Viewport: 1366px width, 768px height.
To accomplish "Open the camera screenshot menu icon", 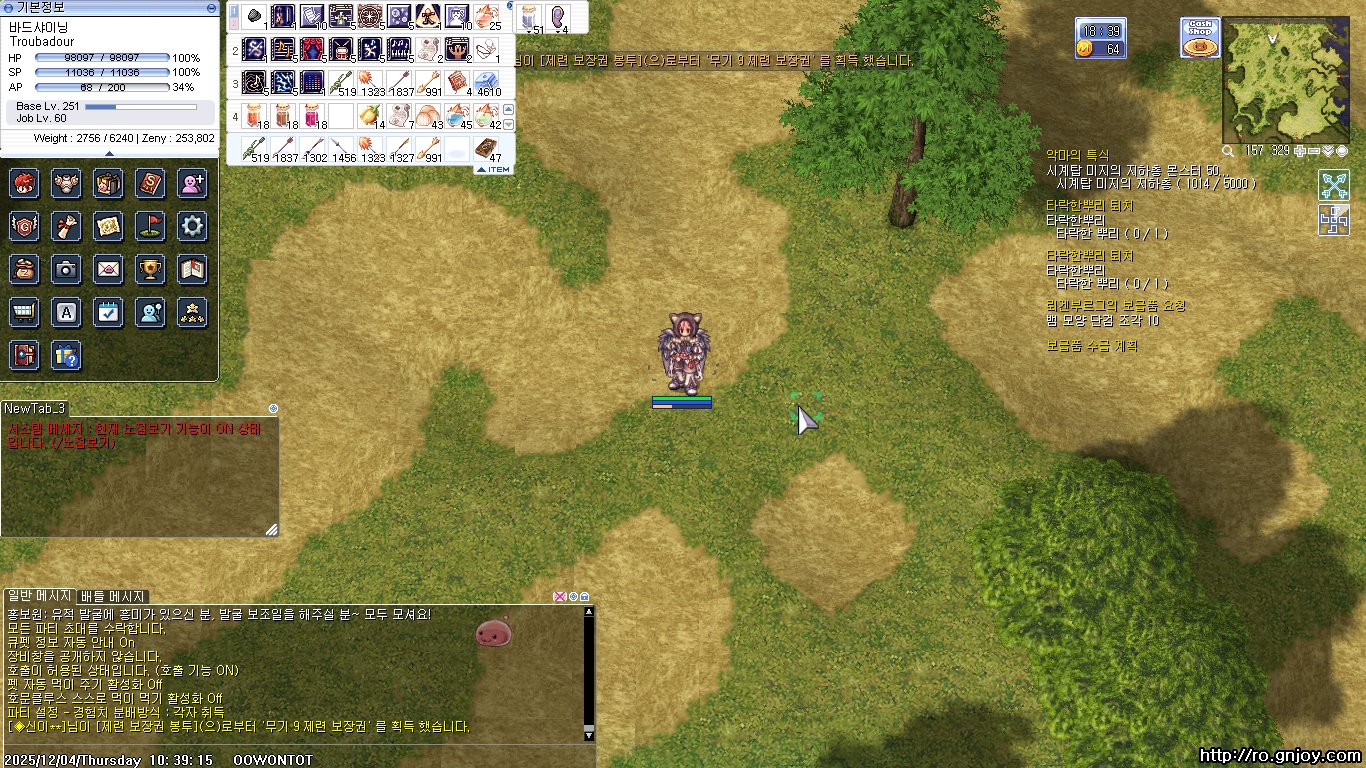I will [66, 269].
